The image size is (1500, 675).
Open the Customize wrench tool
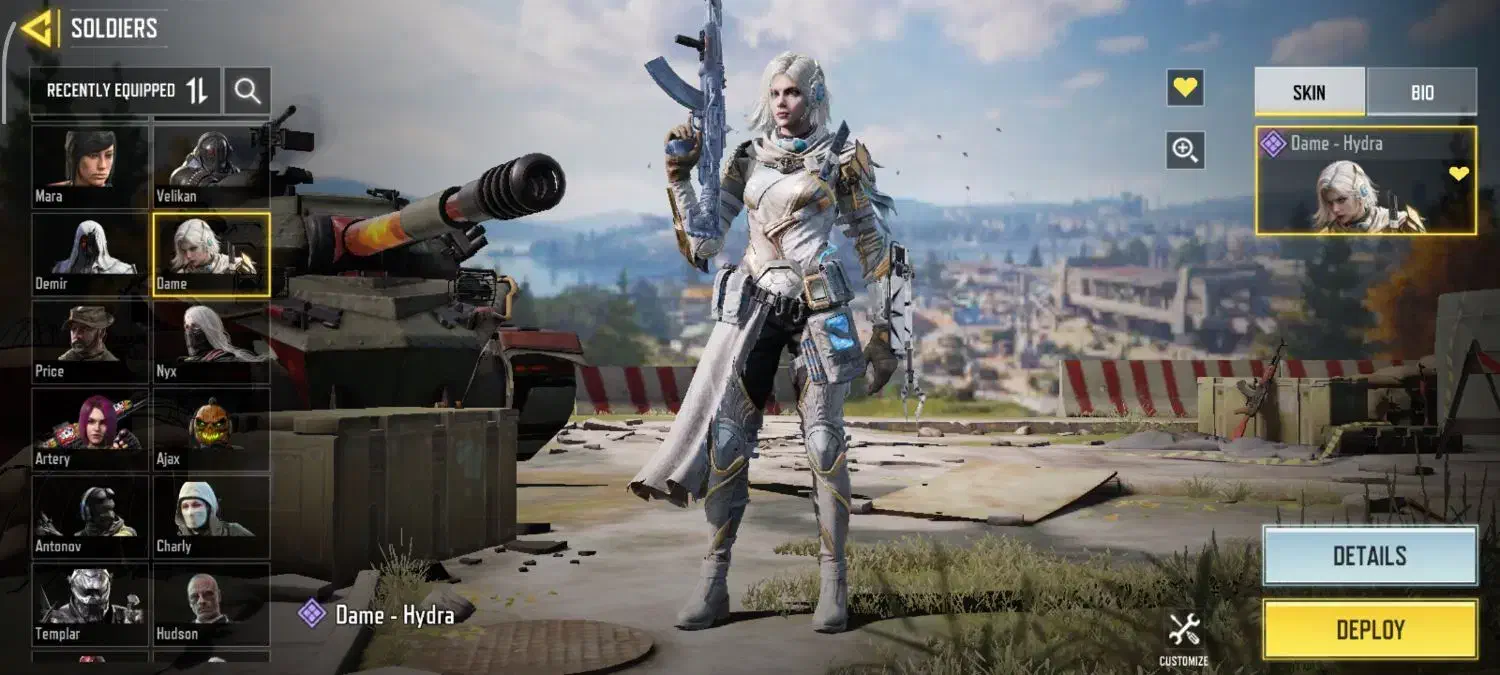point(1184,637)
